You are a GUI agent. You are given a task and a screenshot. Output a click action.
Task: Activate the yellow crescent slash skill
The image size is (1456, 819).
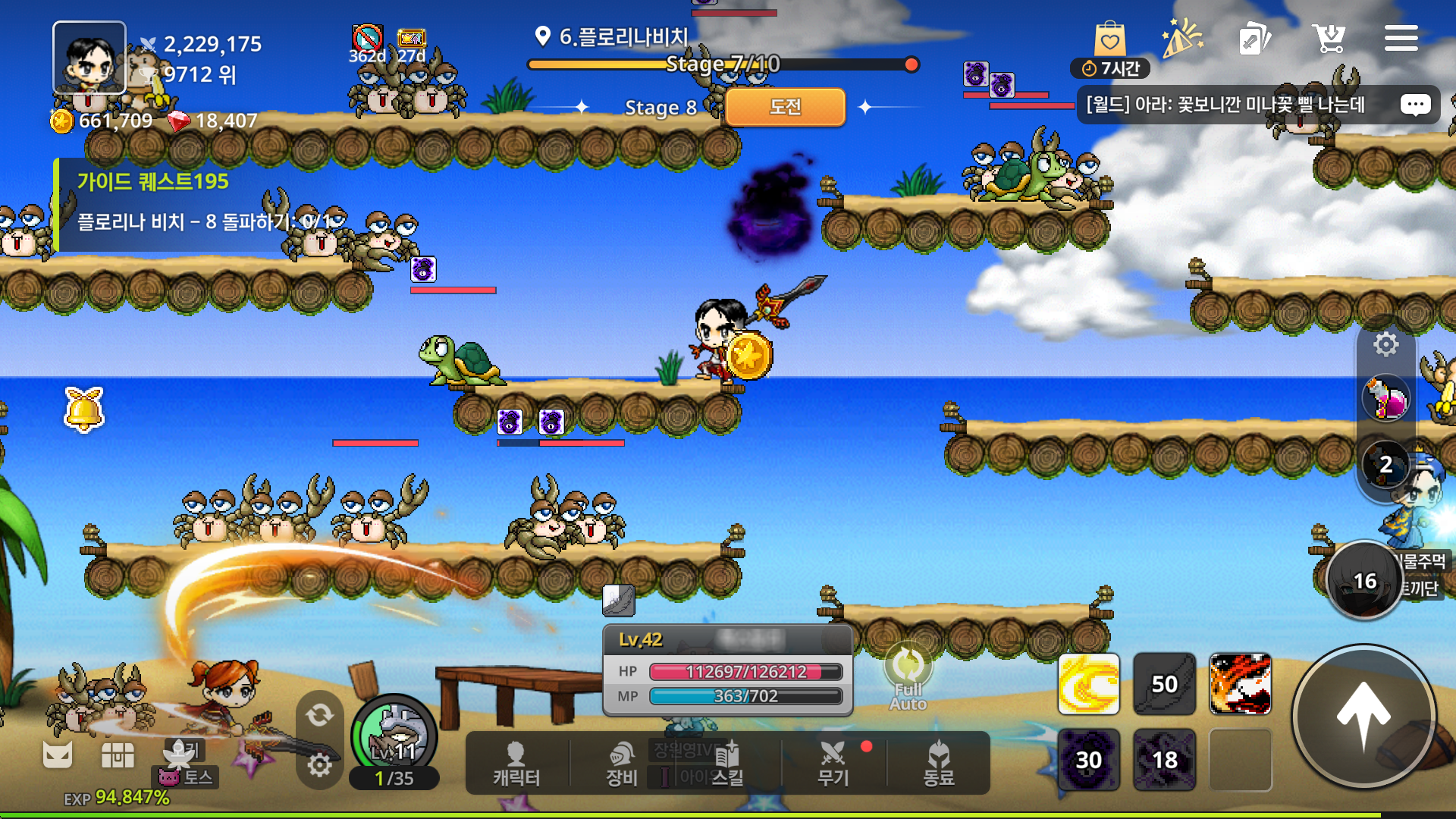coord(1088,684)
